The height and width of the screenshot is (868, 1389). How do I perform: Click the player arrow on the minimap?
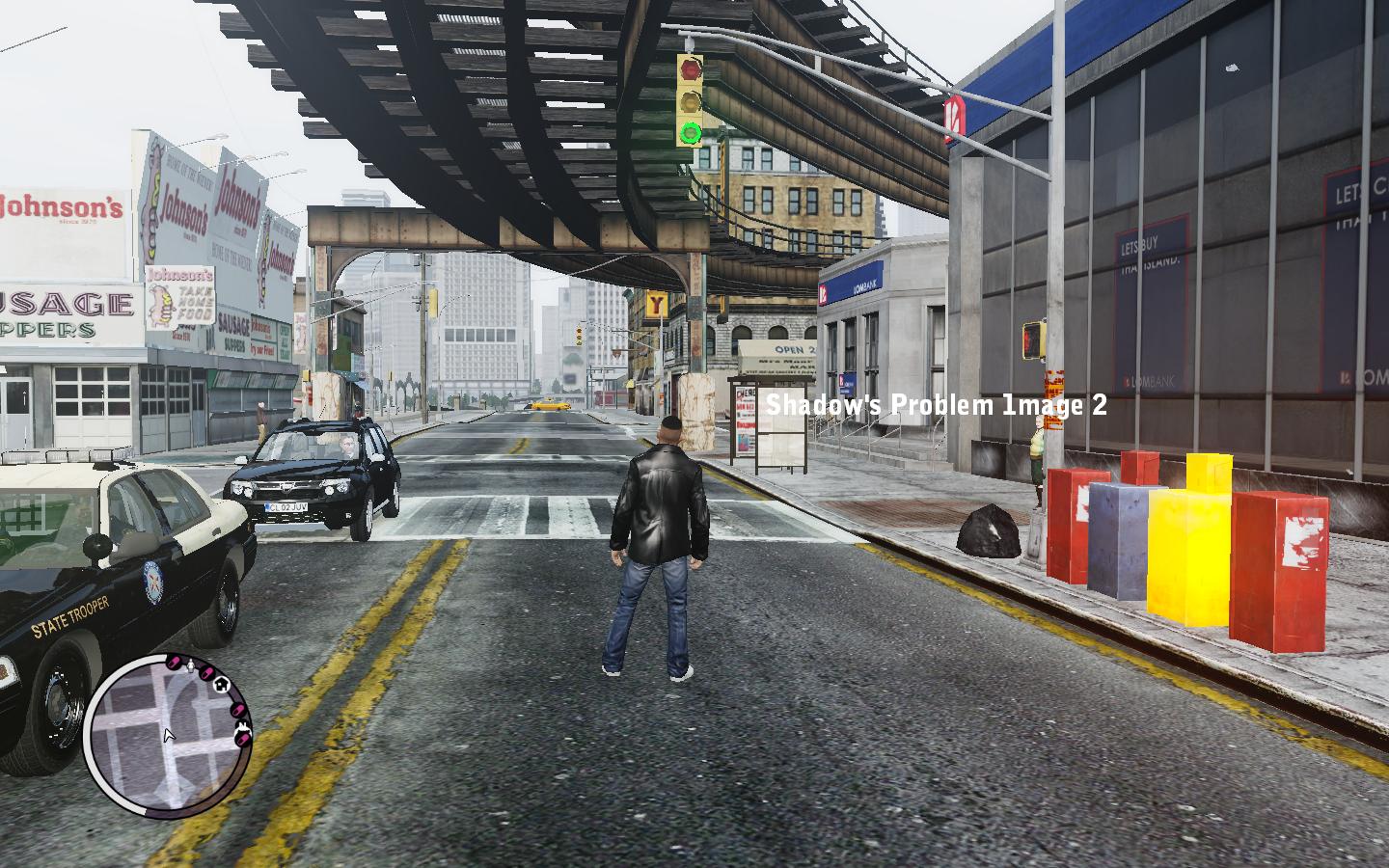click(169, 736)
